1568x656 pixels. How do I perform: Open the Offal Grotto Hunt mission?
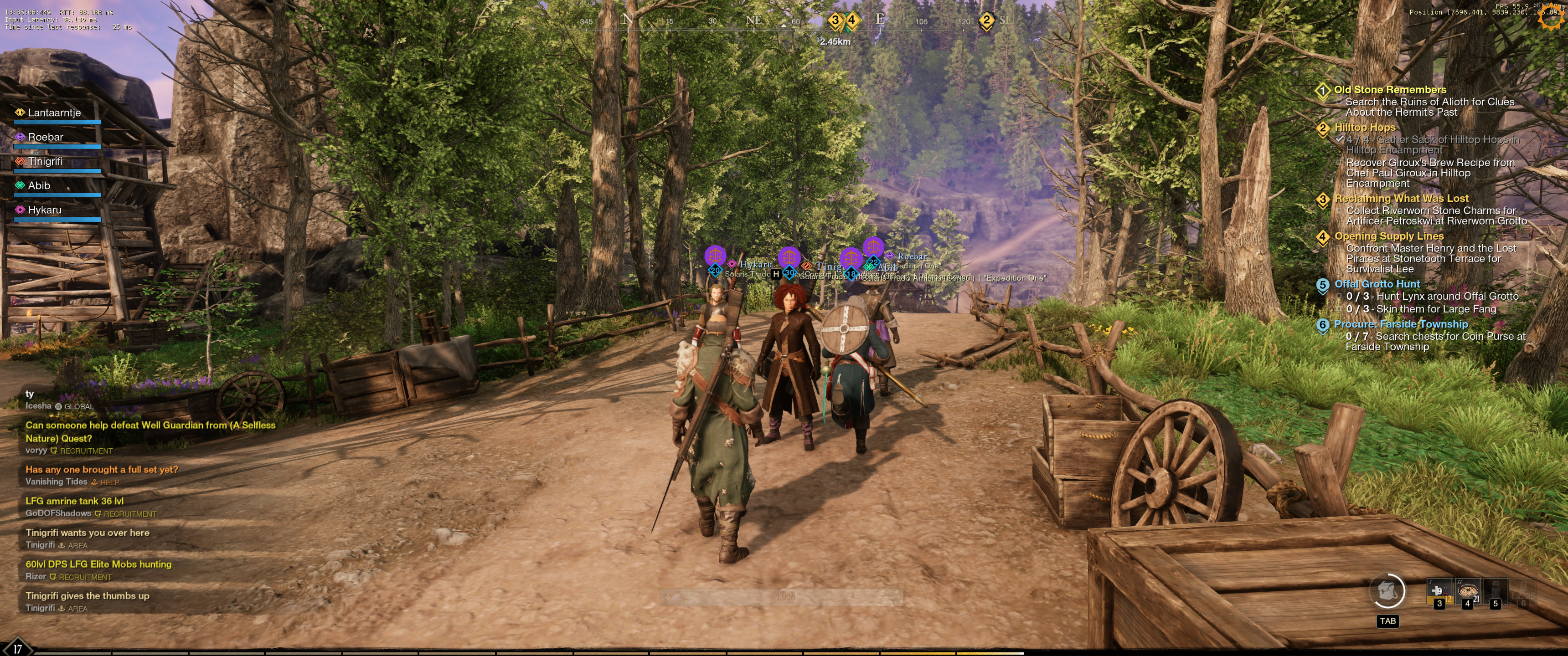tap(1377, 284)
